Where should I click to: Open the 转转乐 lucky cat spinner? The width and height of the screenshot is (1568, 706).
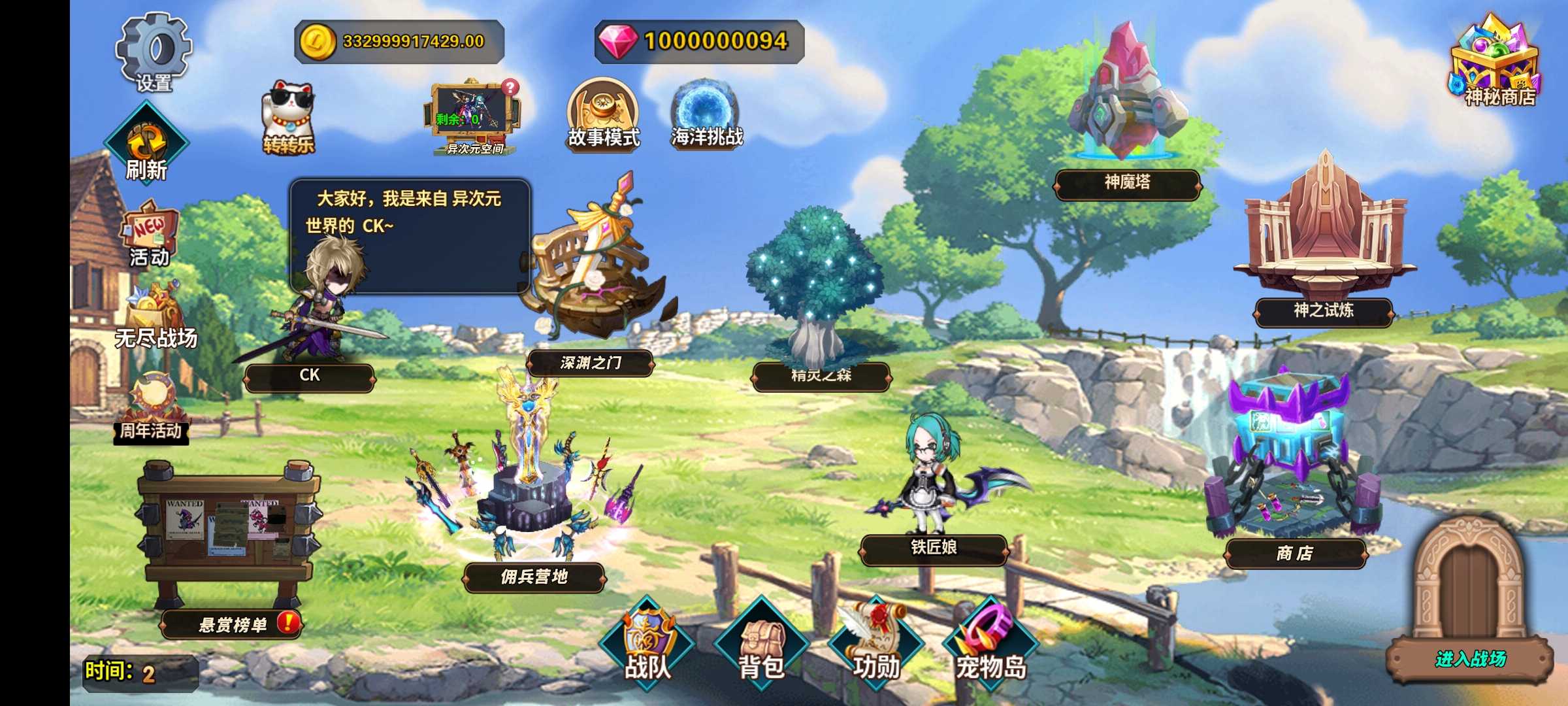[288, 119]
